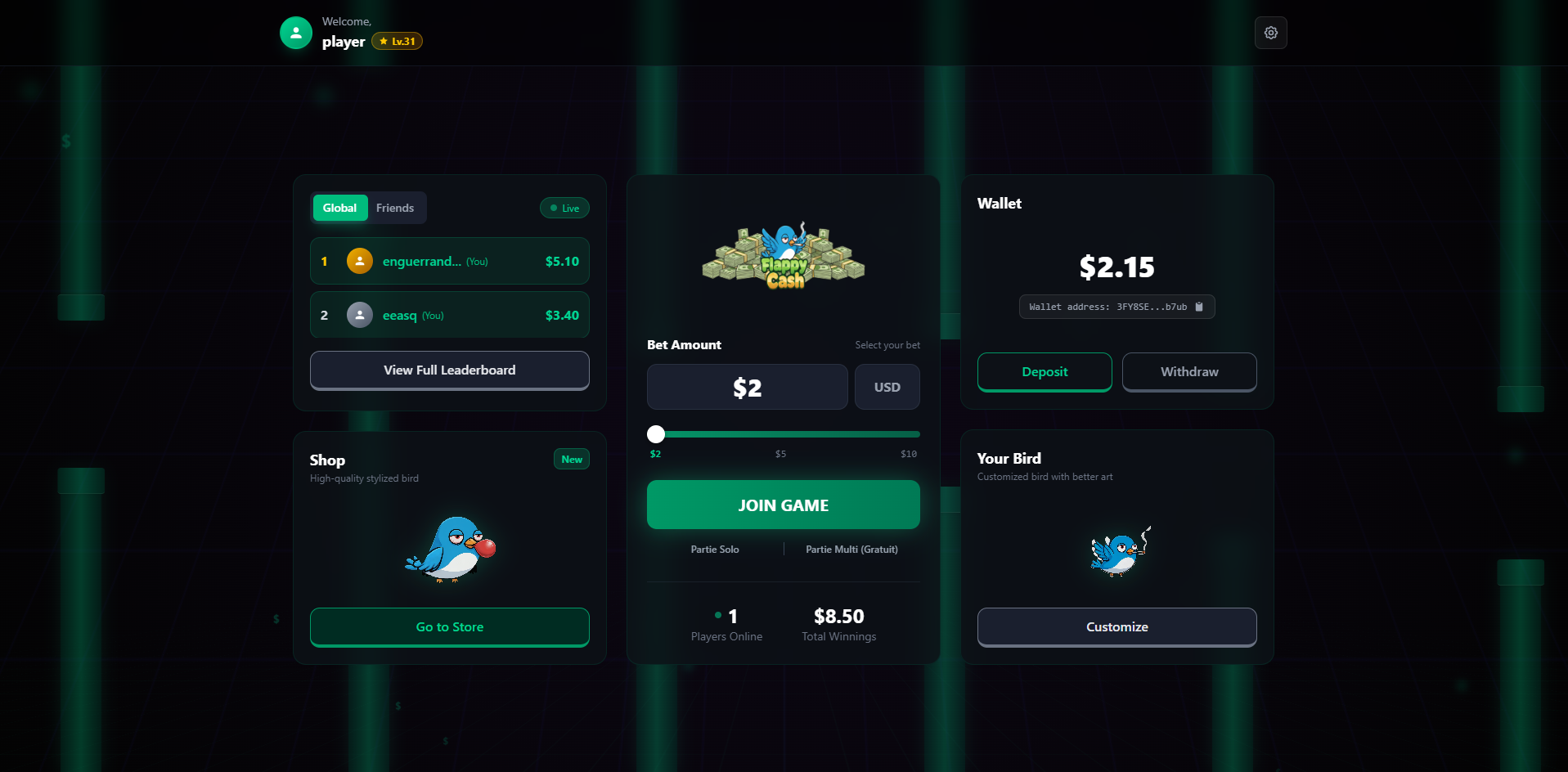Open the USD currency selector
This screenshot has height=772, width=1568.
coord(887,386)
